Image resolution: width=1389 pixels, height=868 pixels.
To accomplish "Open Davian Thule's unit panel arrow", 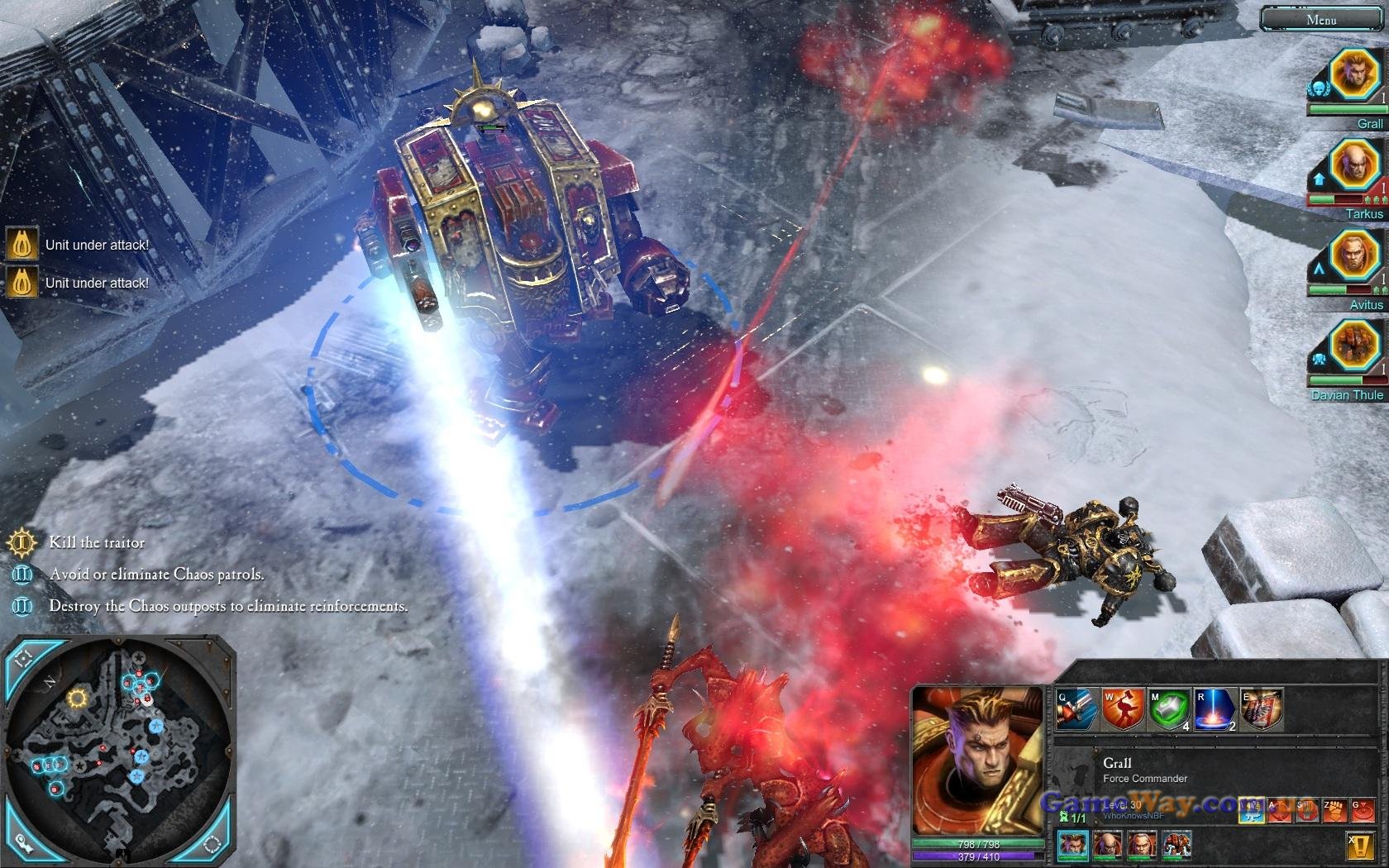I will tap(1320, 357).
